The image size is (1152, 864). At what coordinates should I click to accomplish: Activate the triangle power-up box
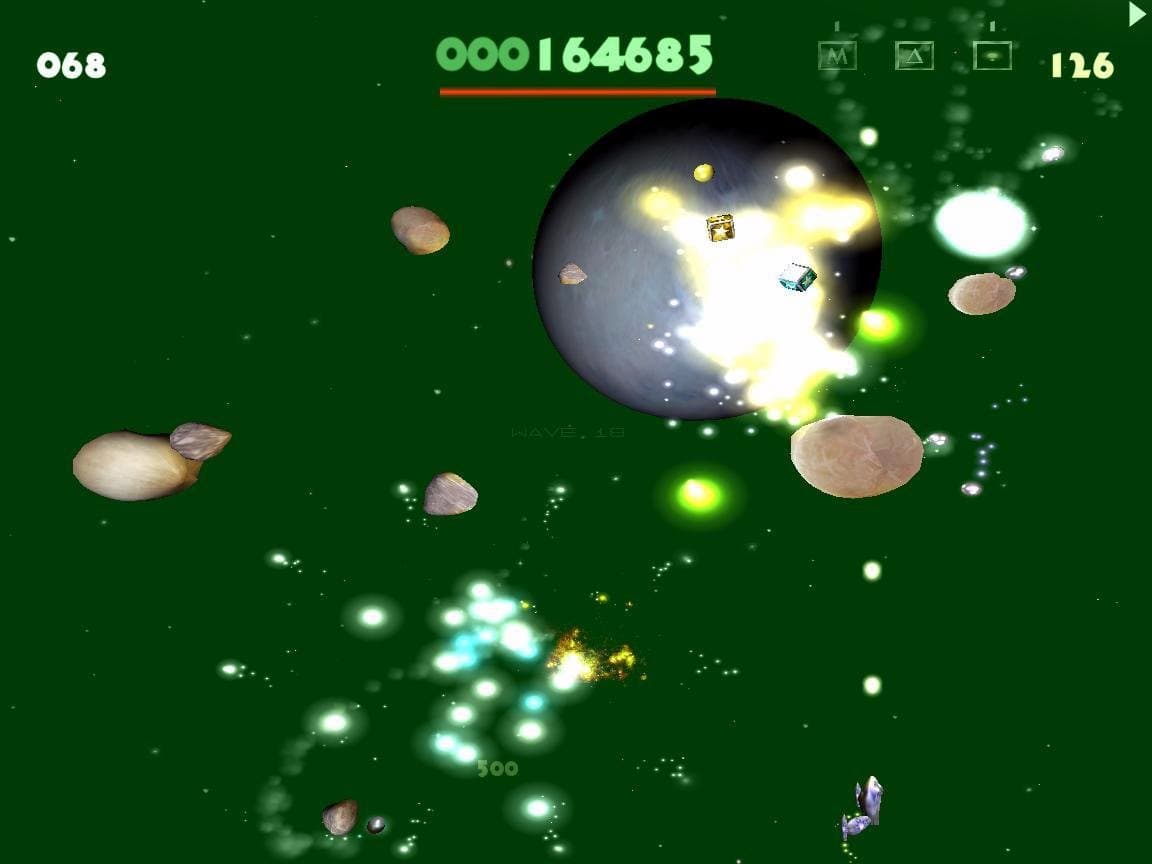(914, 56)
